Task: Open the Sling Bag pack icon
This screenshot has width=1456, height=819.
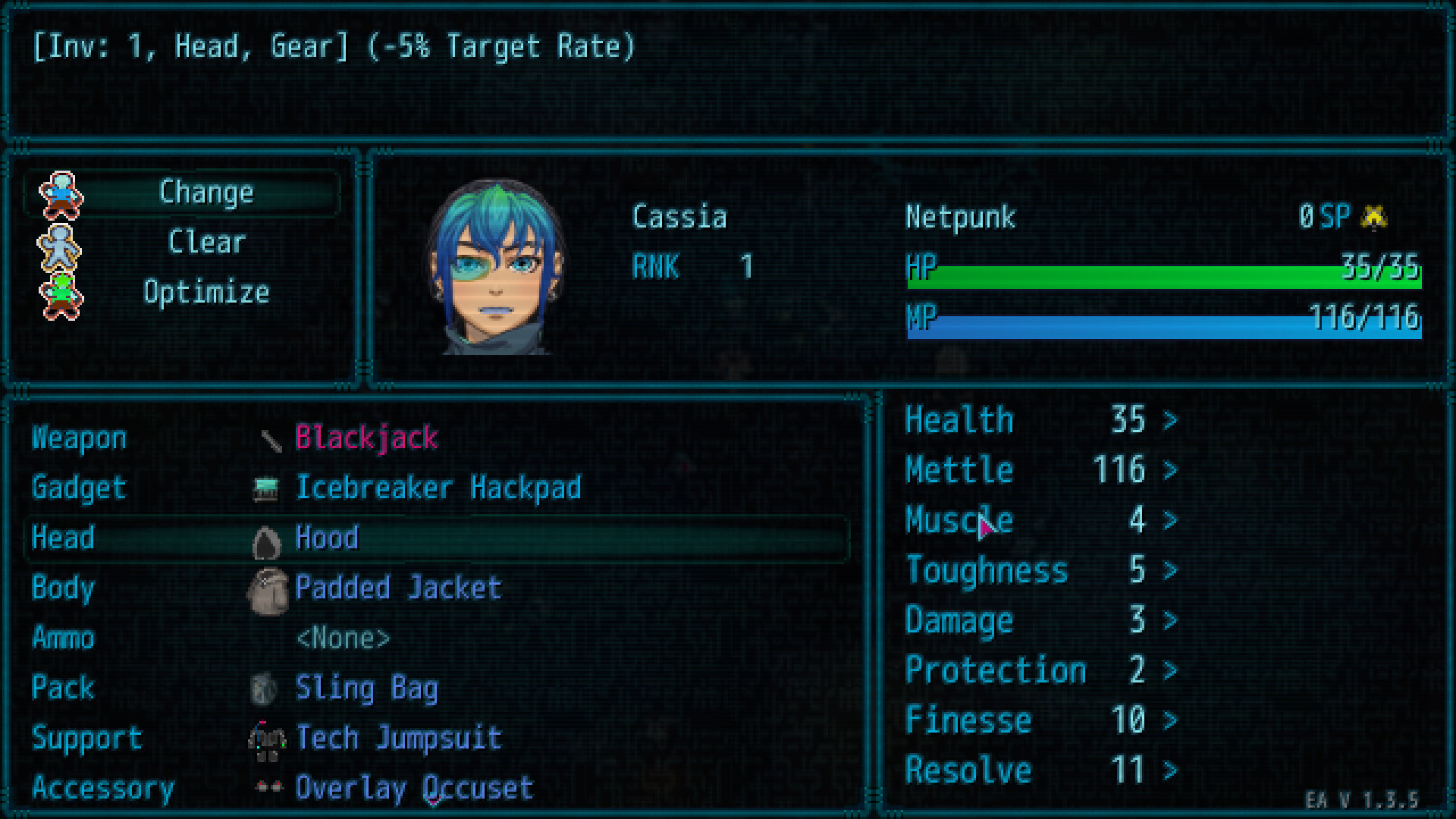Action: [x=265, y=689]
